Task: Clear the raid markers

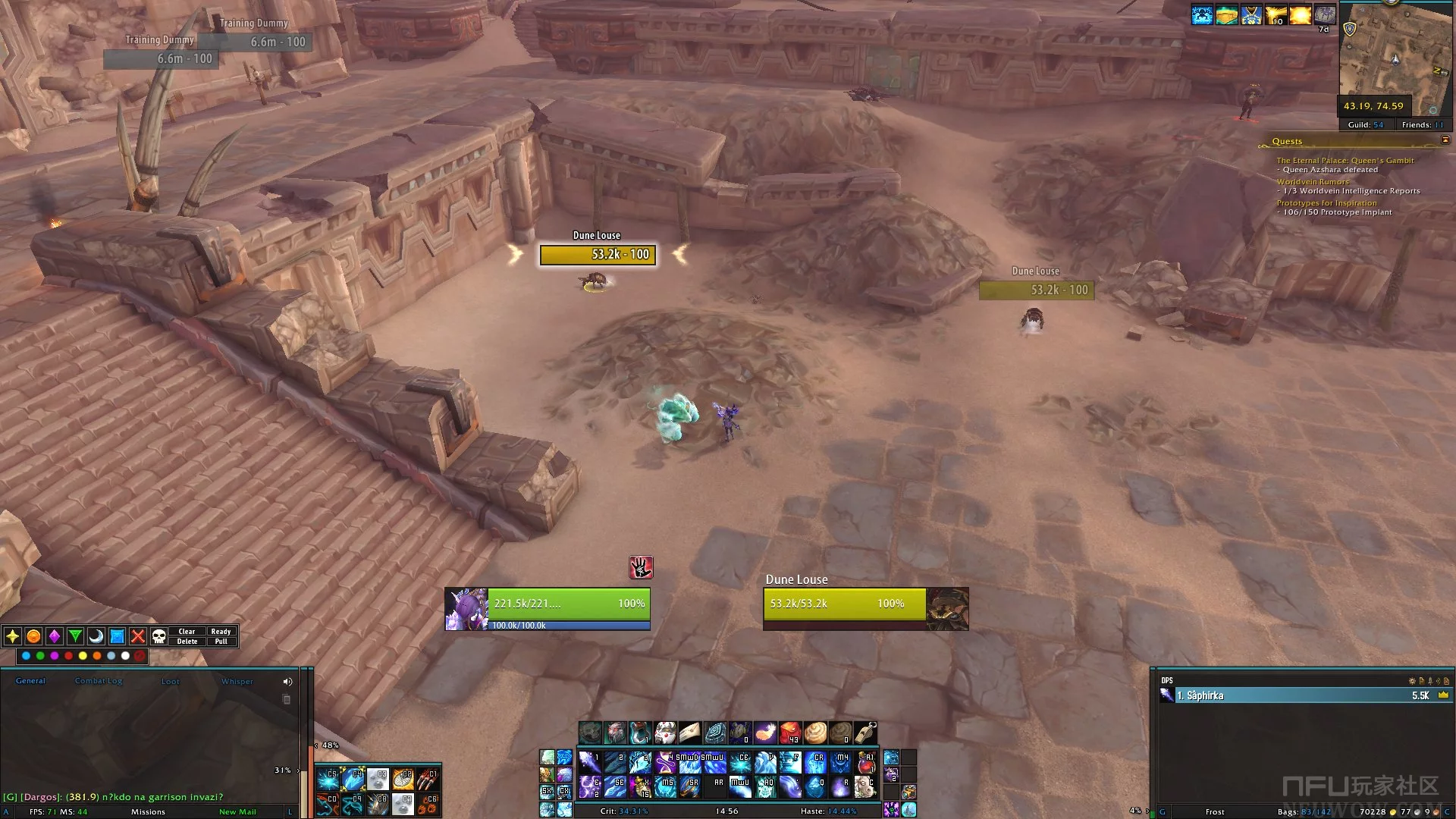Action: [x=187, y=631]
